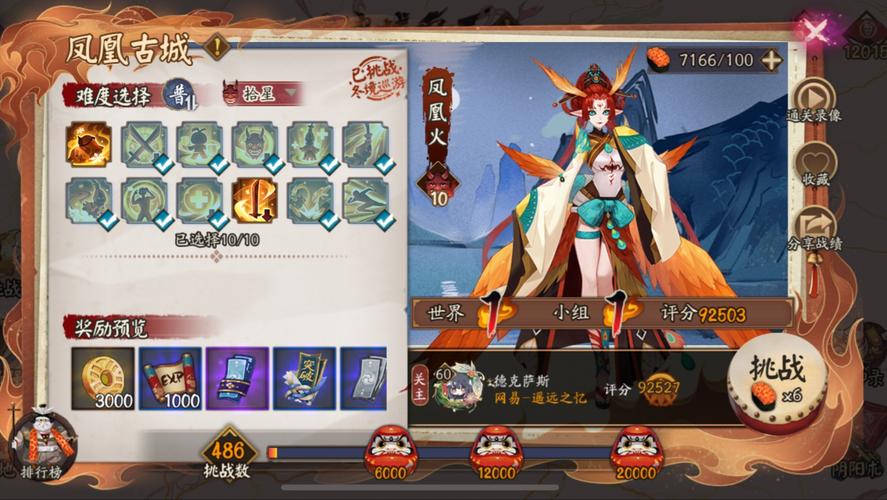Close the 凤凰古城 panel with the X

815,30
